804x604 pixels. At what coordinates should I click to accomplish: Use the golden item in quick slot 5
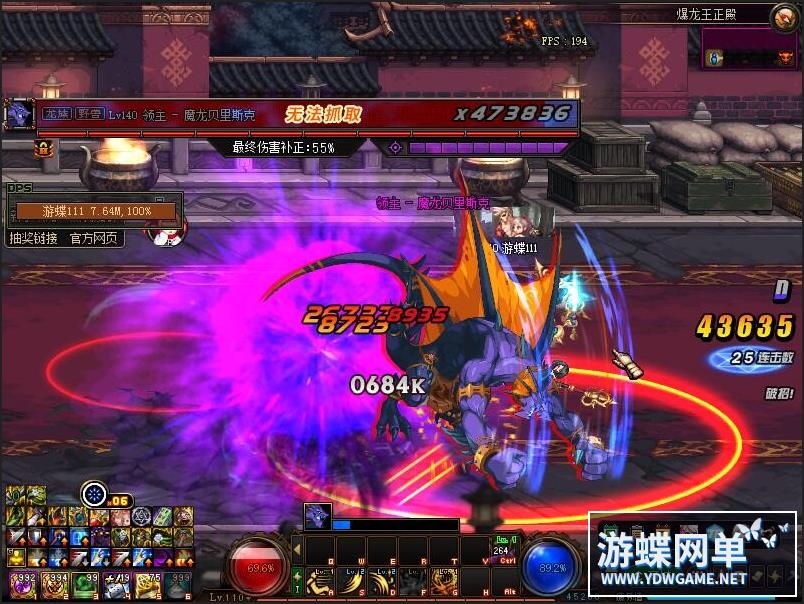pyautogui.click(x=146, y=582)
